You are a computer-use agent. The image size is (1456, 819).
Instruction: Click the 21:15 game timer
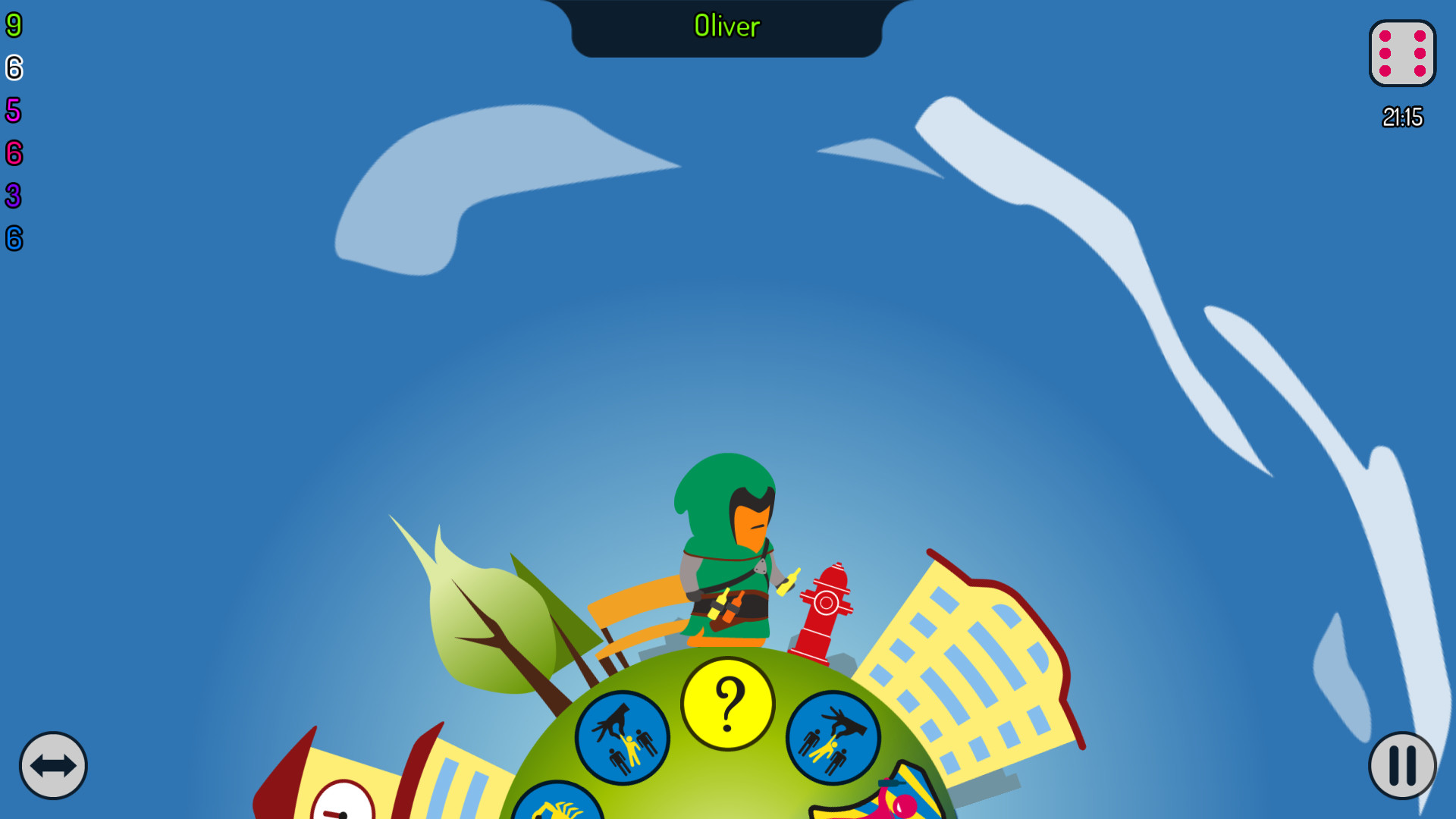(x=1403, y=117)
